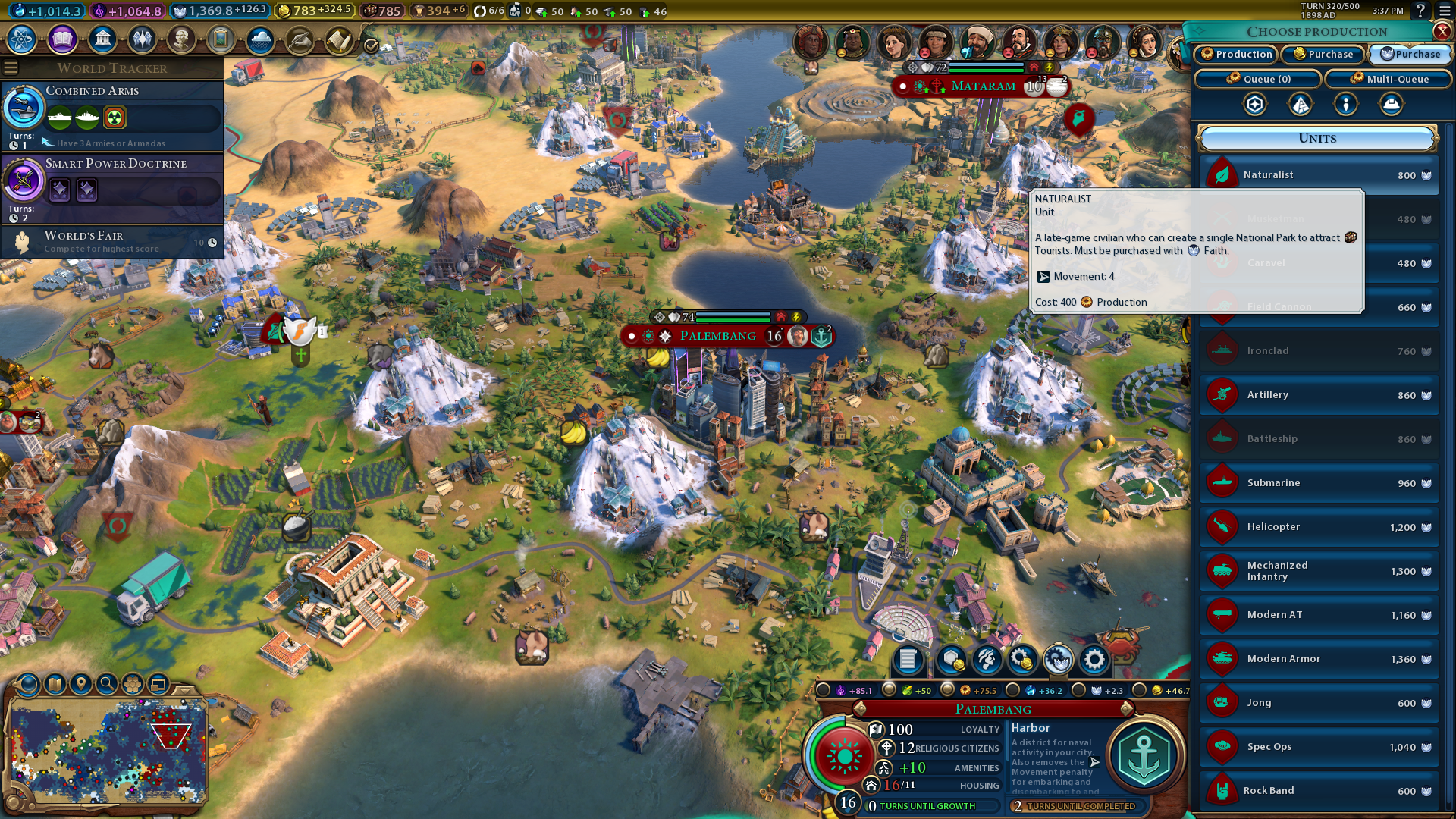1456x819 pixels.
Task: Open the Palembang city banner
Action: (x=717, y=336)
